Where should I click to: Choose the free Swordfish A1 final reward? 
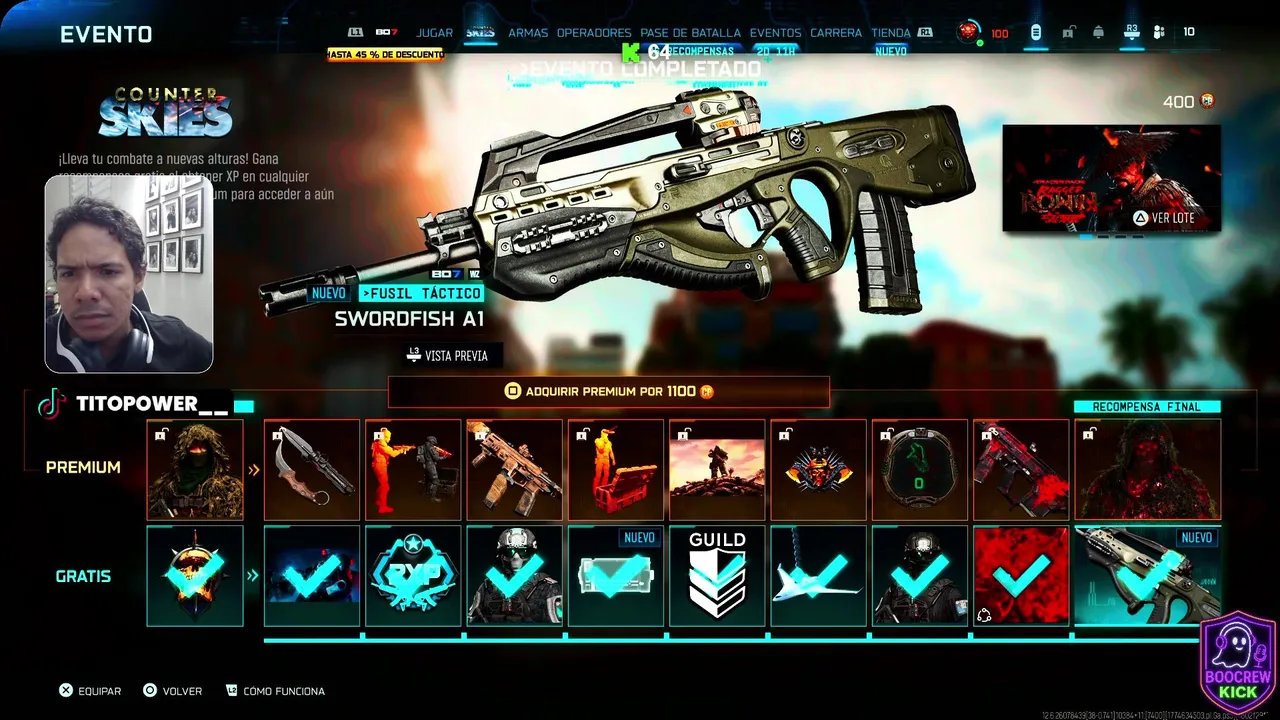tap(1147, 576)
